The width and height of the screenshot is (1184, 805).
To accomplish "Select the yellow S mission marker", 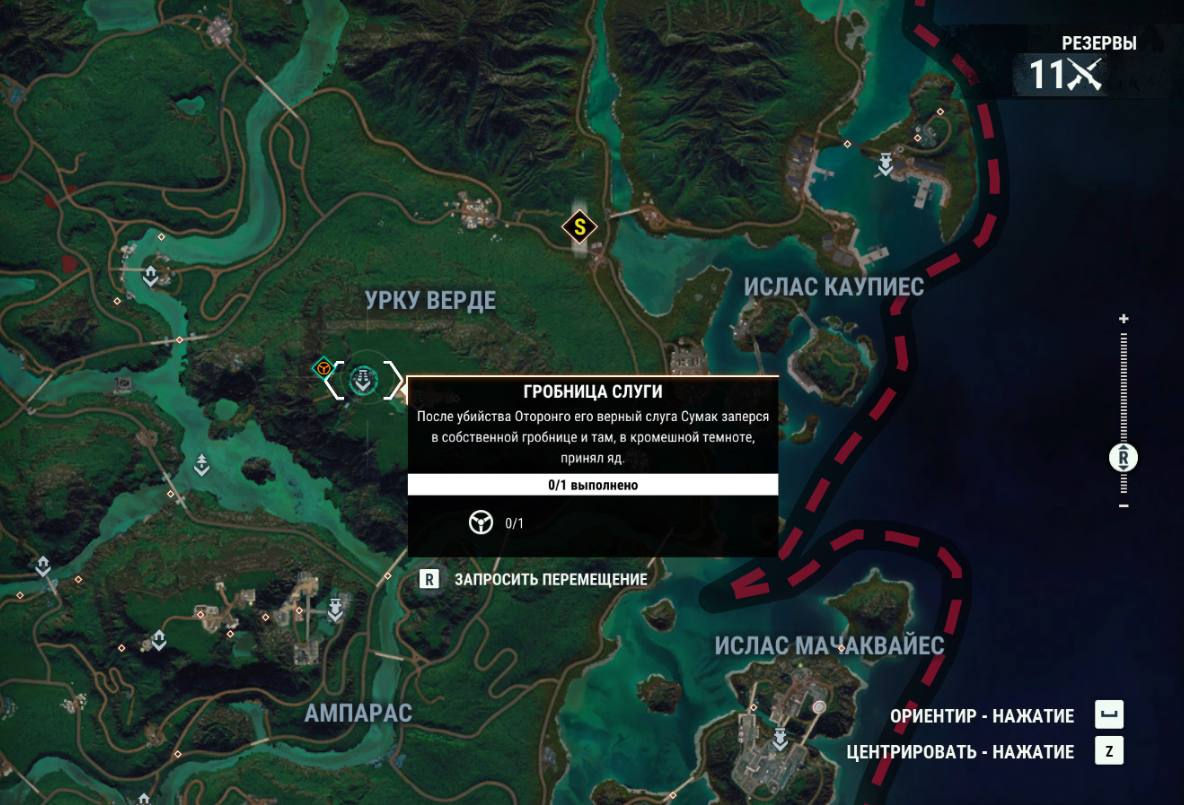I will (579, 227).
